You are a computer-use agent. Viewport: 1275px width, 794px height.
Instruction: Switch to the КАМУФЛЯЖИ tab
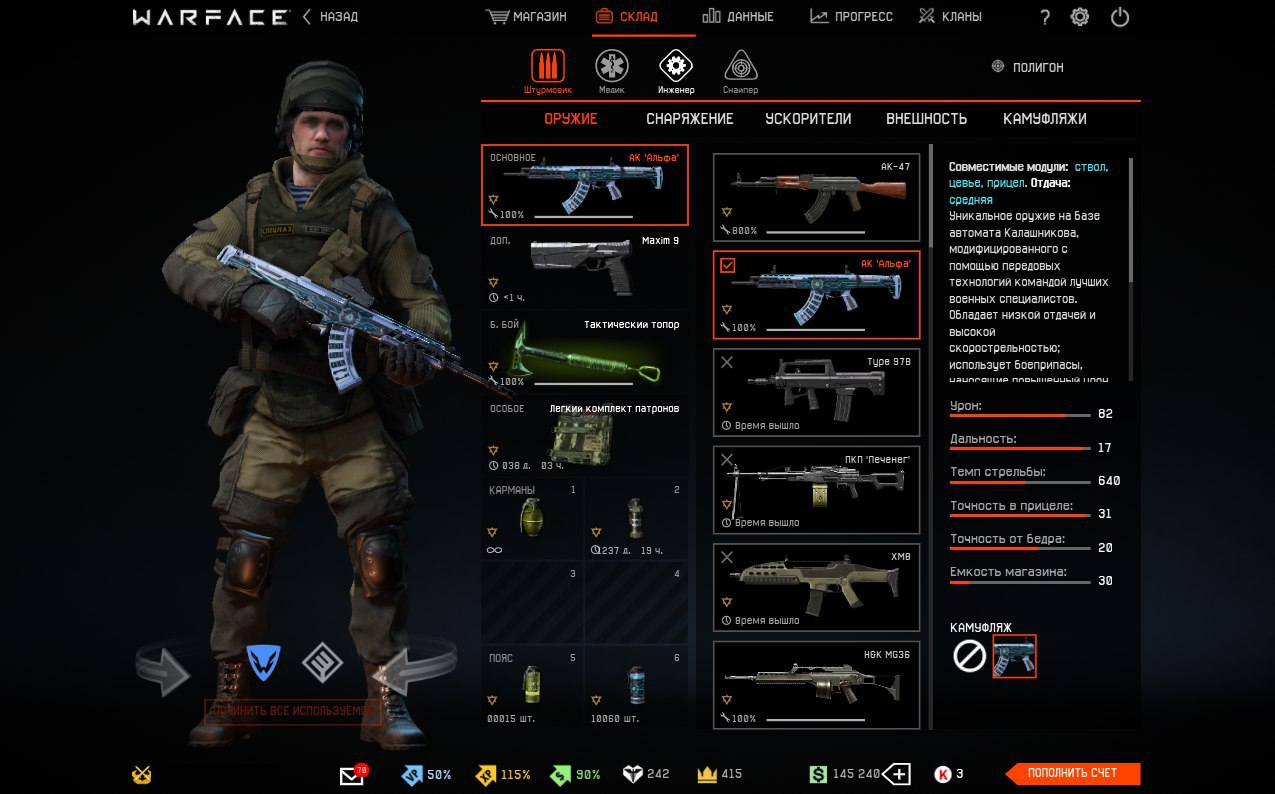coord(1044,119)
